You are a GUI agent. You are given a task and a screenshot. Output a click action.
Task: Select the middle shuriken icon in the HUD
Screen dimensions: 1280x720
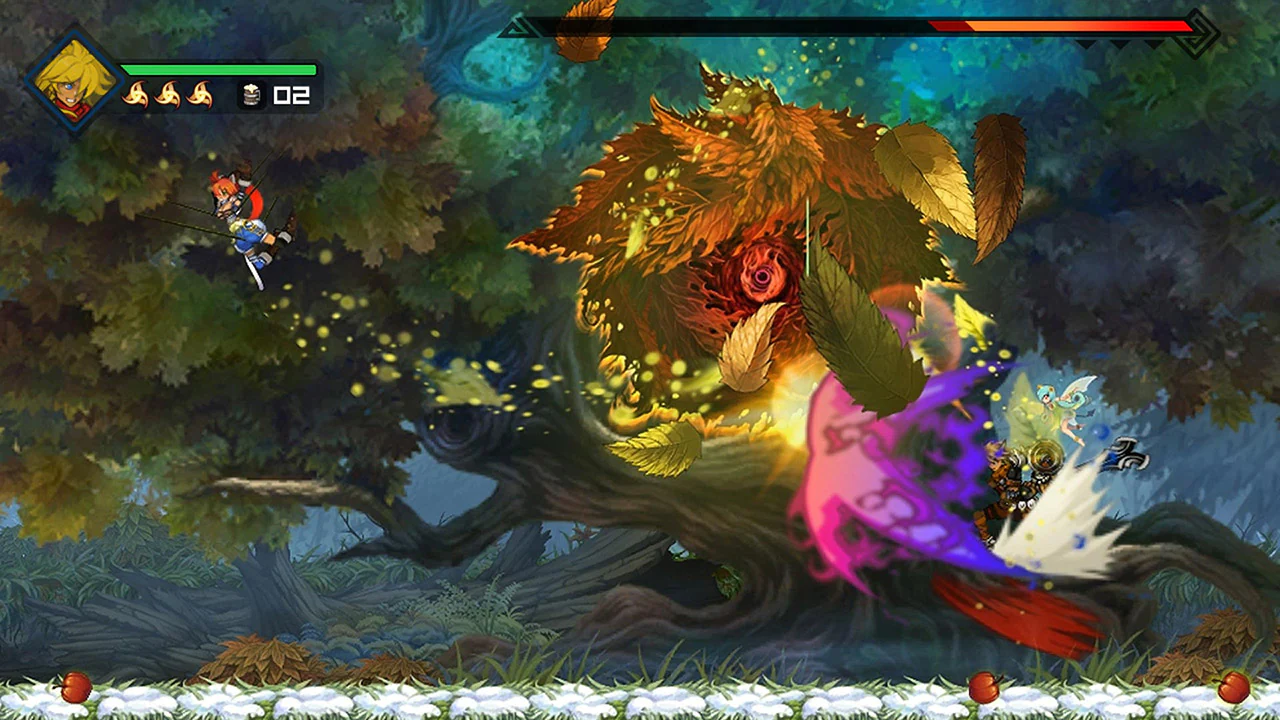coord(169,94)
